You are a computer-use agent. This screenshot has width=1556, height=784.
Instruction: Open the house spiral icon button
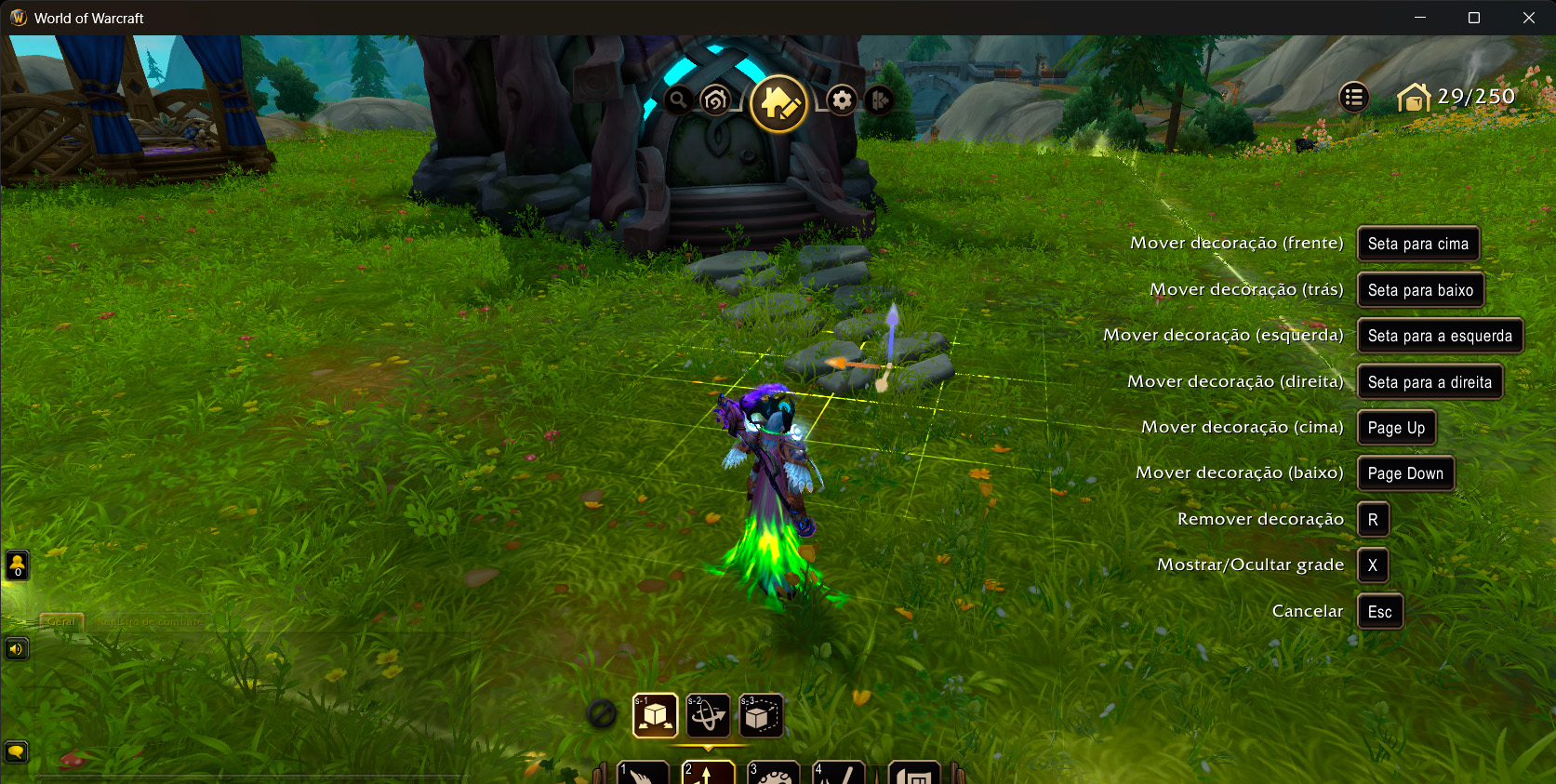click(x=715, y=100)
